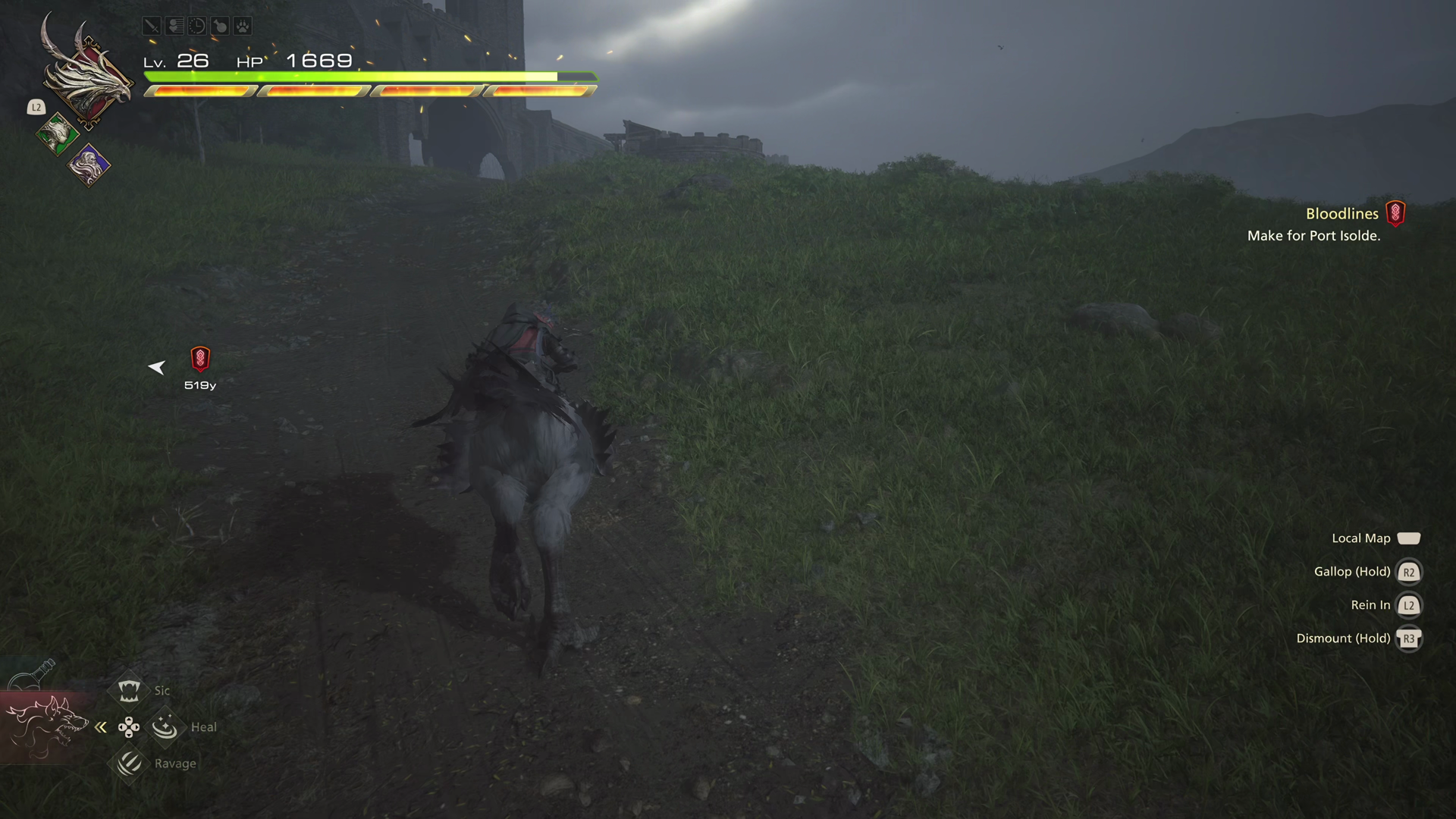
Task: Activate Torgal's Sic command icon
Action: pyautogui.click(x=128, y=690)
